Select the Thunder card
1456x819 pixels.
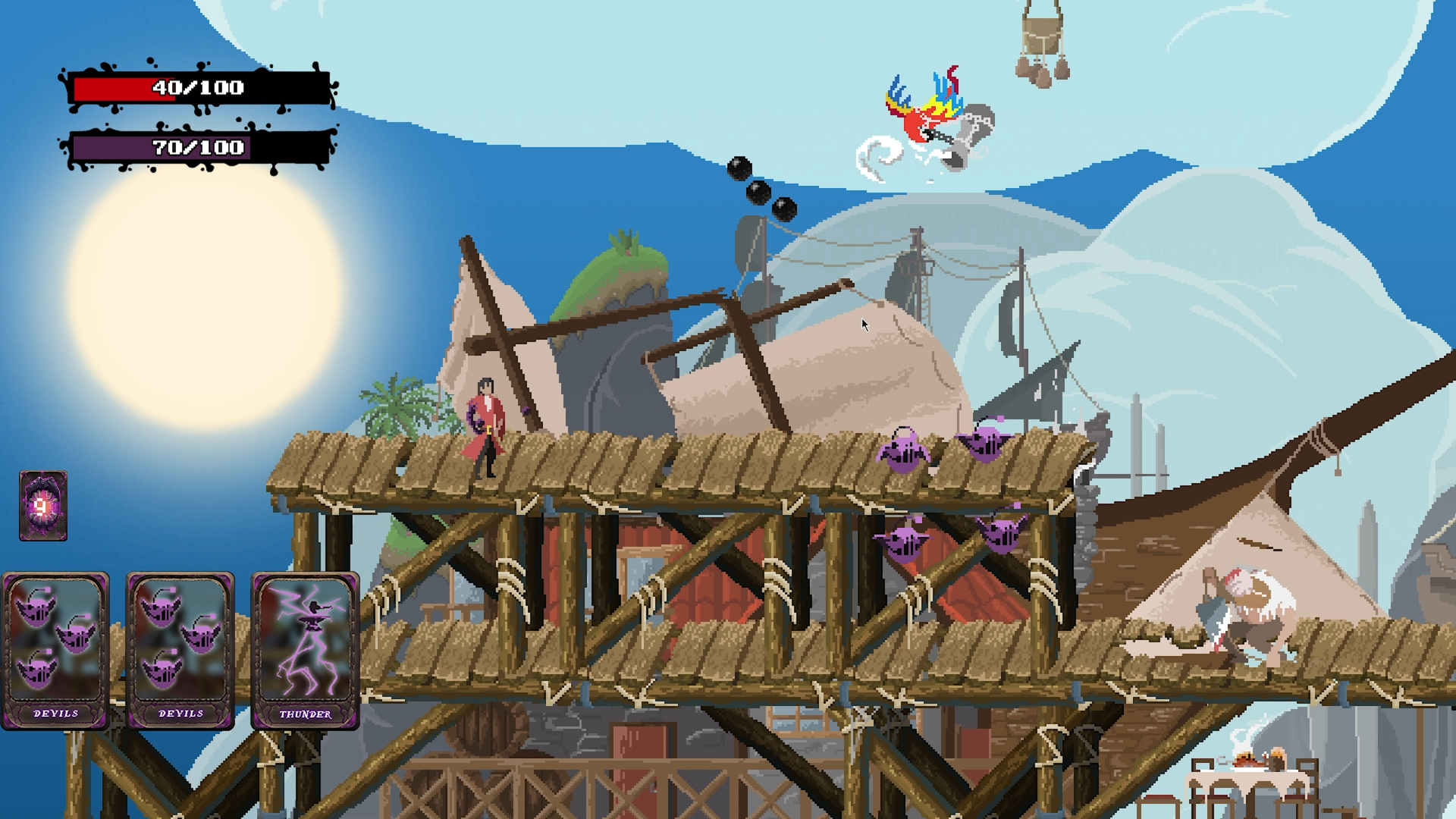[305, 651]
